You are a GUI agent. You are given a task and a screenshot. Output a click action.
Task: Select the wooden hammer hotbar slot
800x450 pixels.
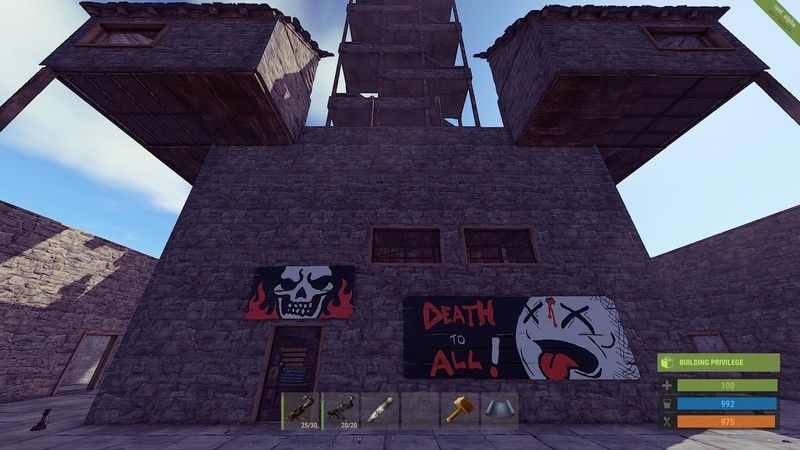tap(459, 410)
